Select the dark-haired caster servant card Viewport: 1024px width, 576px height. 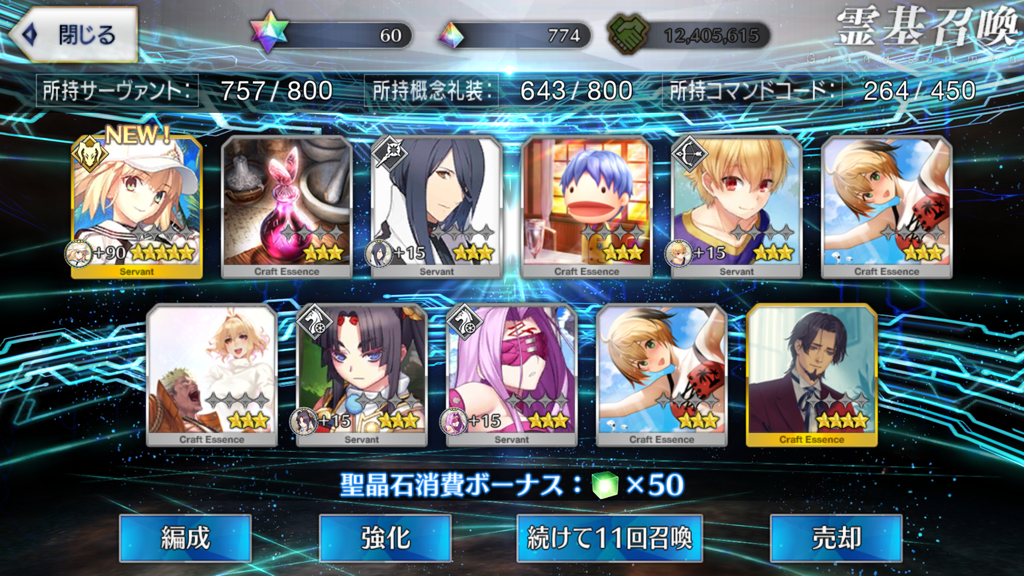(x=436, y=207)
